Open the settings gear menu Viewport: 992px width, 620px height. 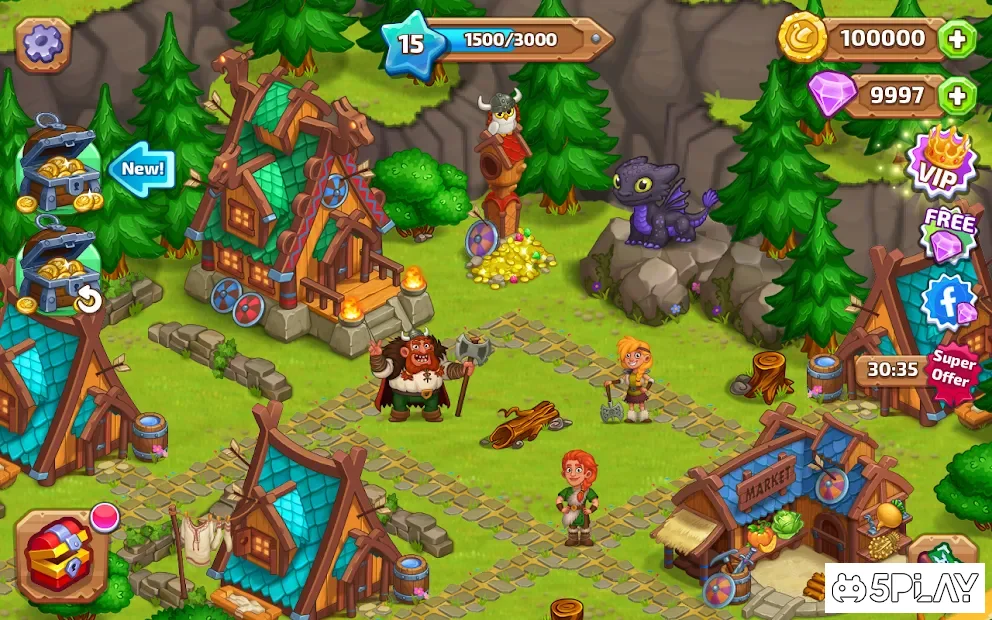[x=42, y=44]
